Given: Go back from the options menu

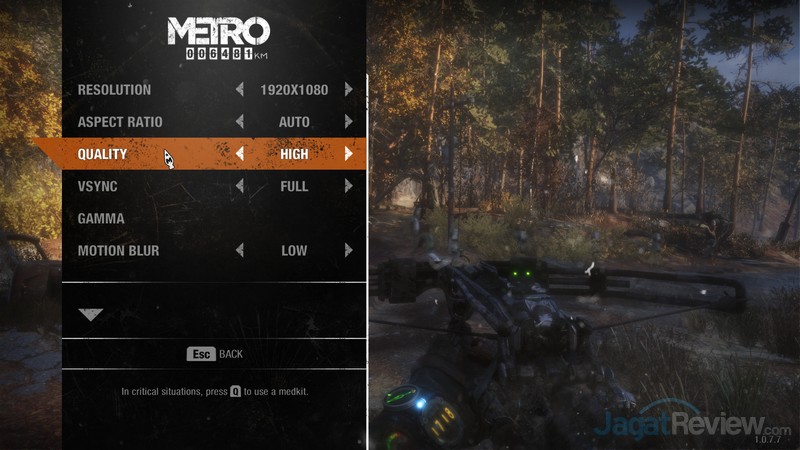Looking at the screenshot, I should 215,354.
